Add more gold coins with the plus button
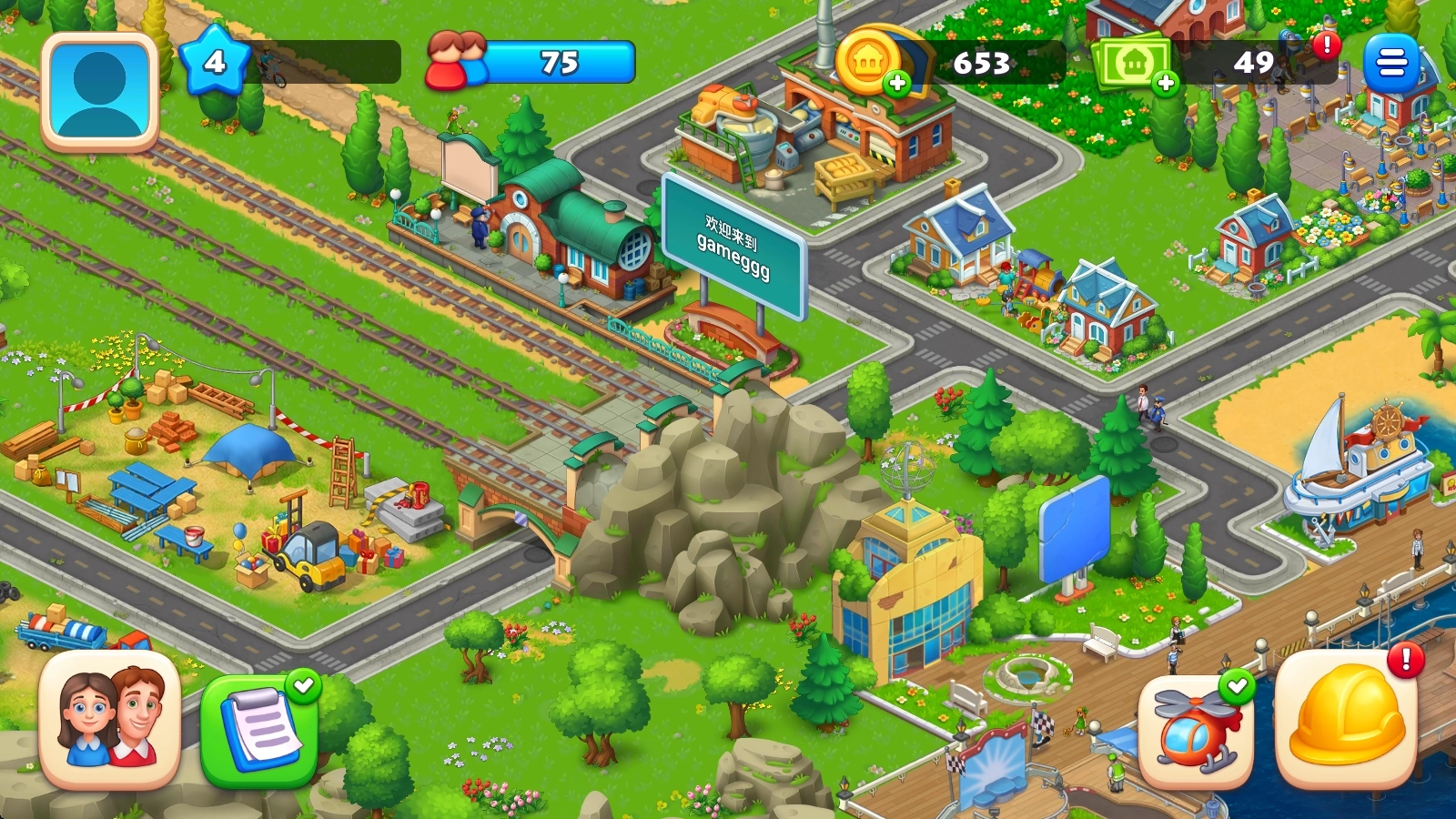 pos(897,84)
